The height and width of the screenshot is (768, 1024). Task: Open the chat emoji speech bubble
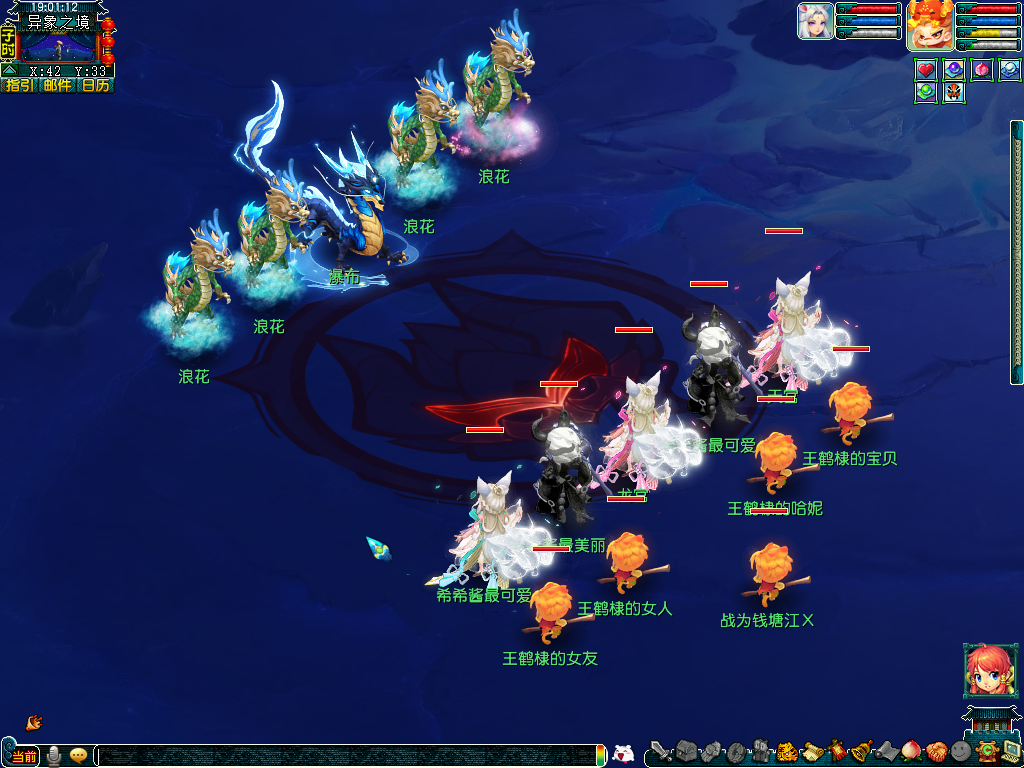(78, 756)
